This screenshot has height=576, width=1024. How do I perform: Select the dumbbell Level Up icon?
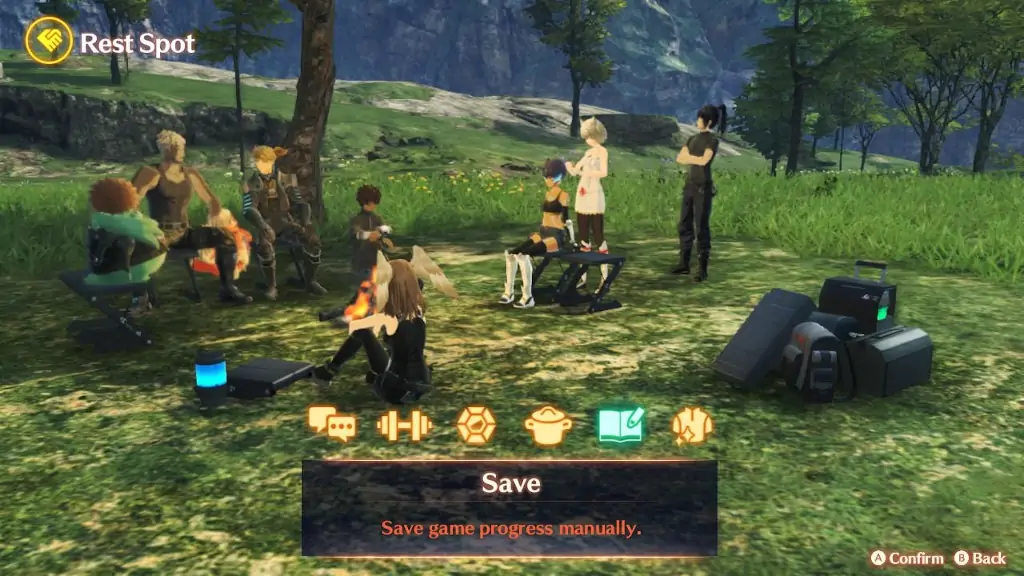pyautogui.click(x=404, y=425)
